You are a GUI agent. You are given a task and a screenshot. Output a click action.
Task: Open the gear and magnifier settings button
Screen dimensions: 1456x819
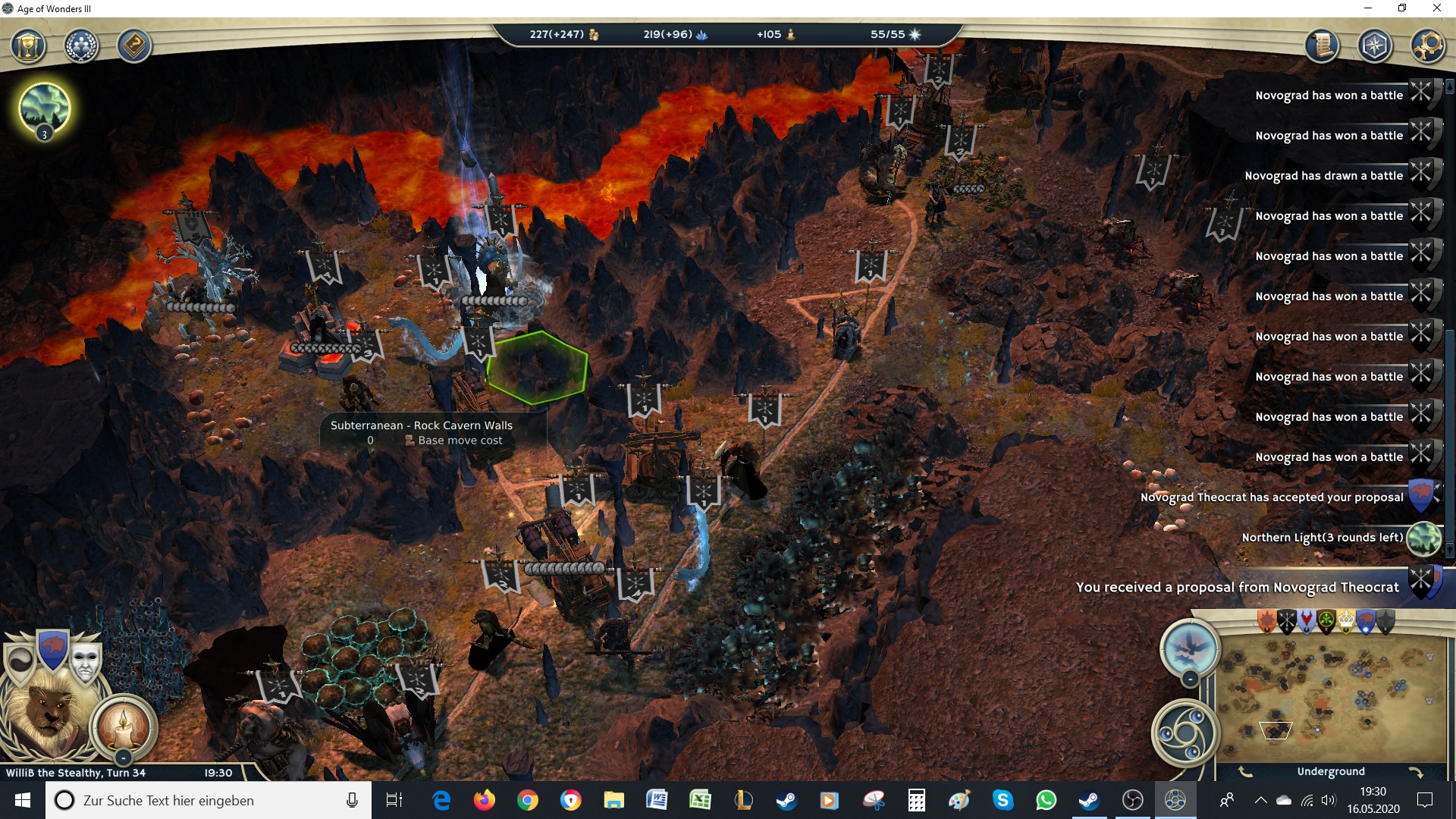coord(1427,46)
